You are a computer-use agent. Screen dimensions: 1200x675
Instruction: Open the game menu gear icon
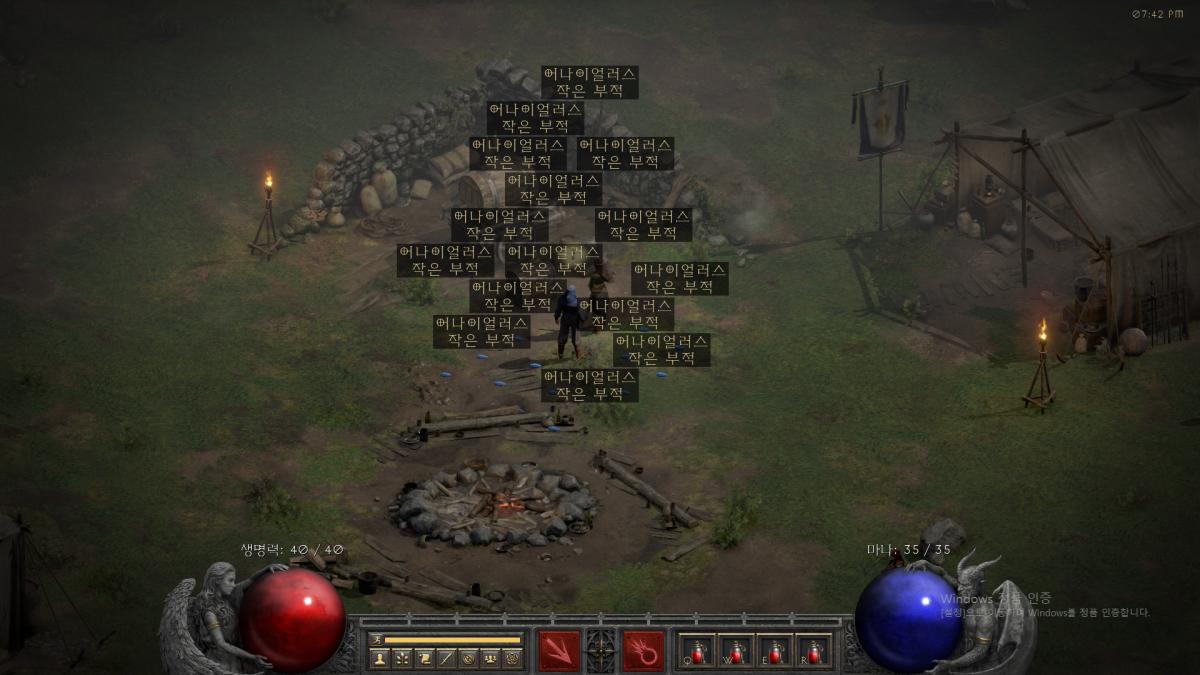[x=511, y=658]
